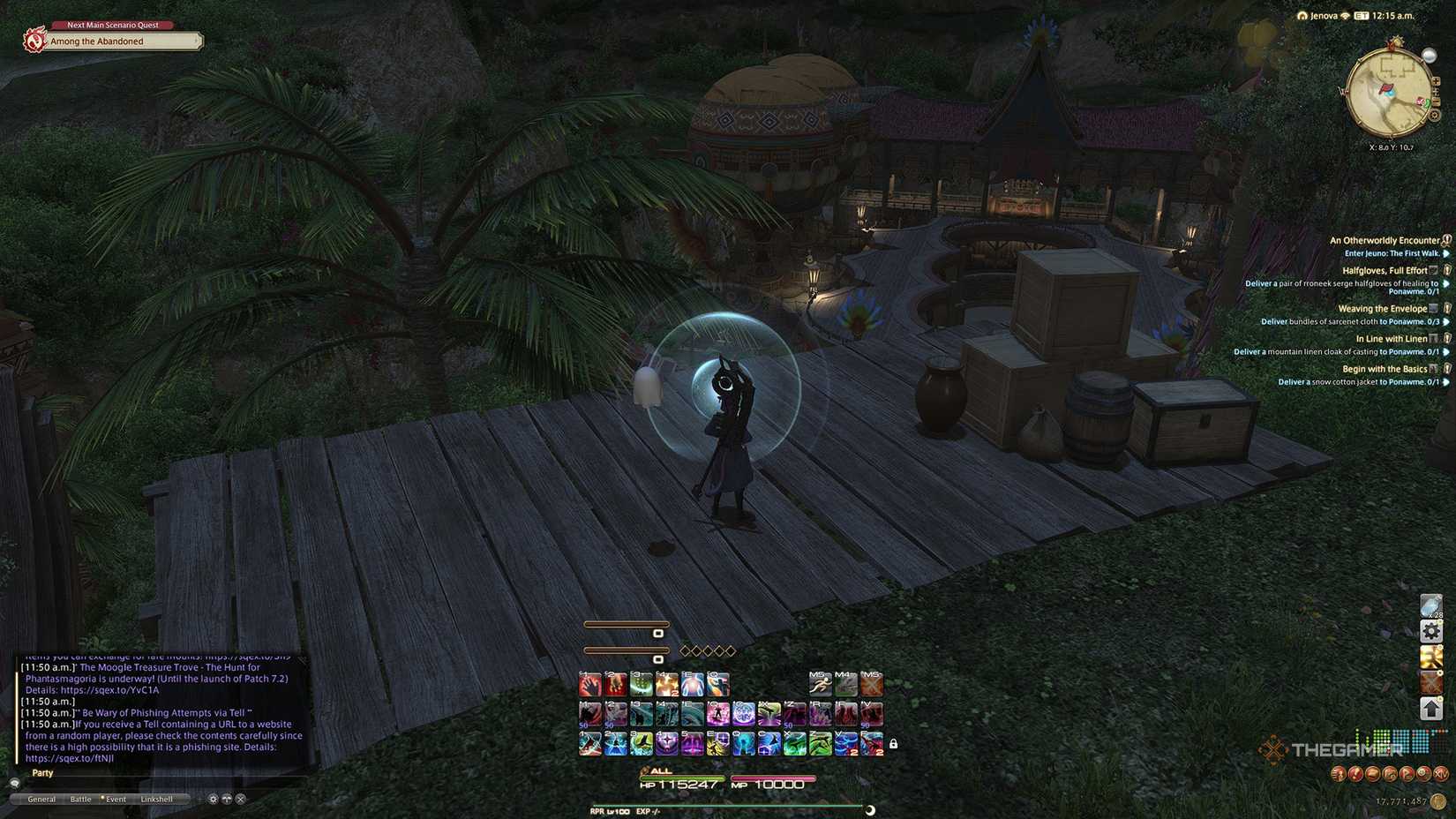Open the Event chat tab
The image size is (1456, 819).
tap(116, 799)
